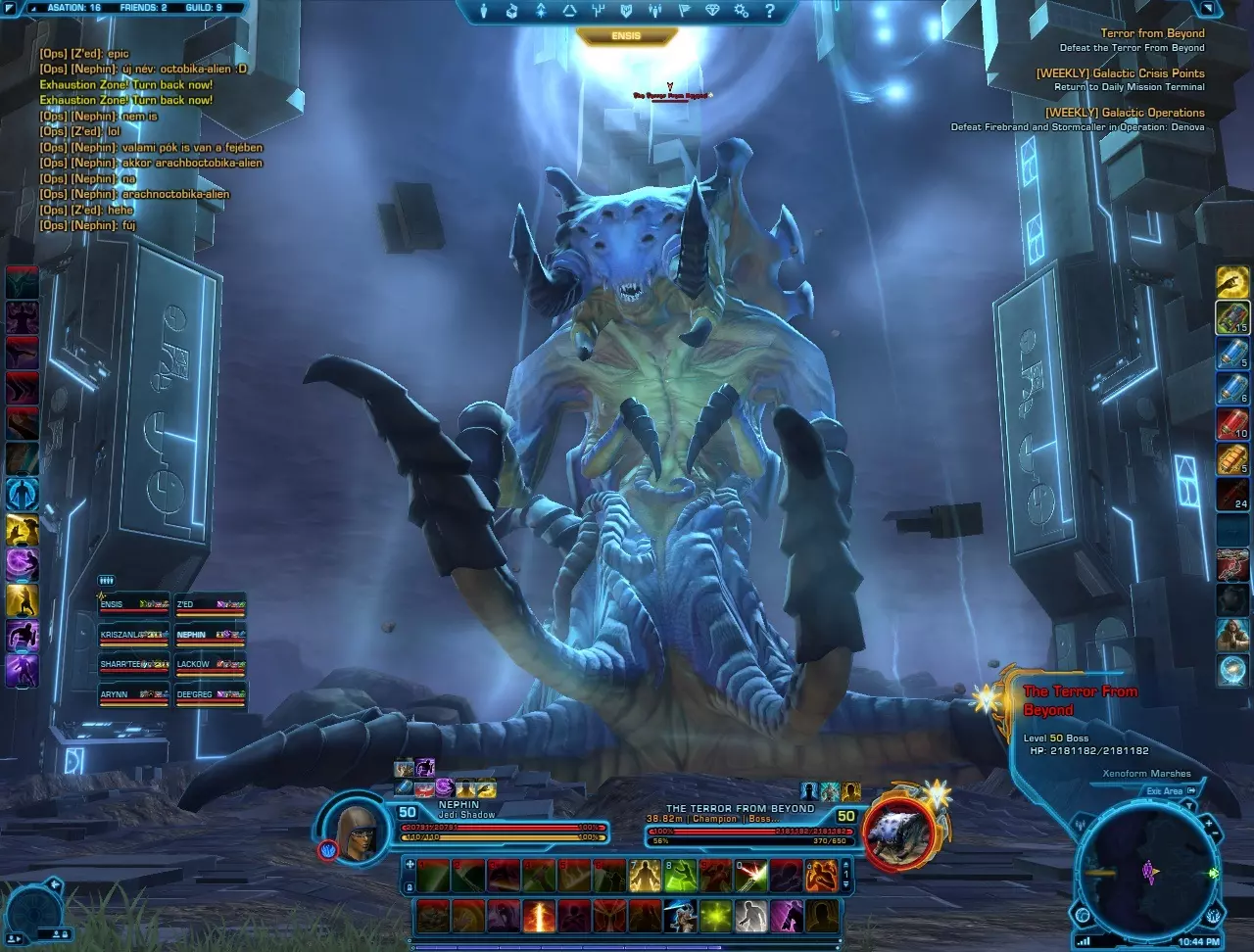This screenshot has width=1254, height=952.
Task: Open the Cartel Market diamond icon
Action: (x=714, y=12)
